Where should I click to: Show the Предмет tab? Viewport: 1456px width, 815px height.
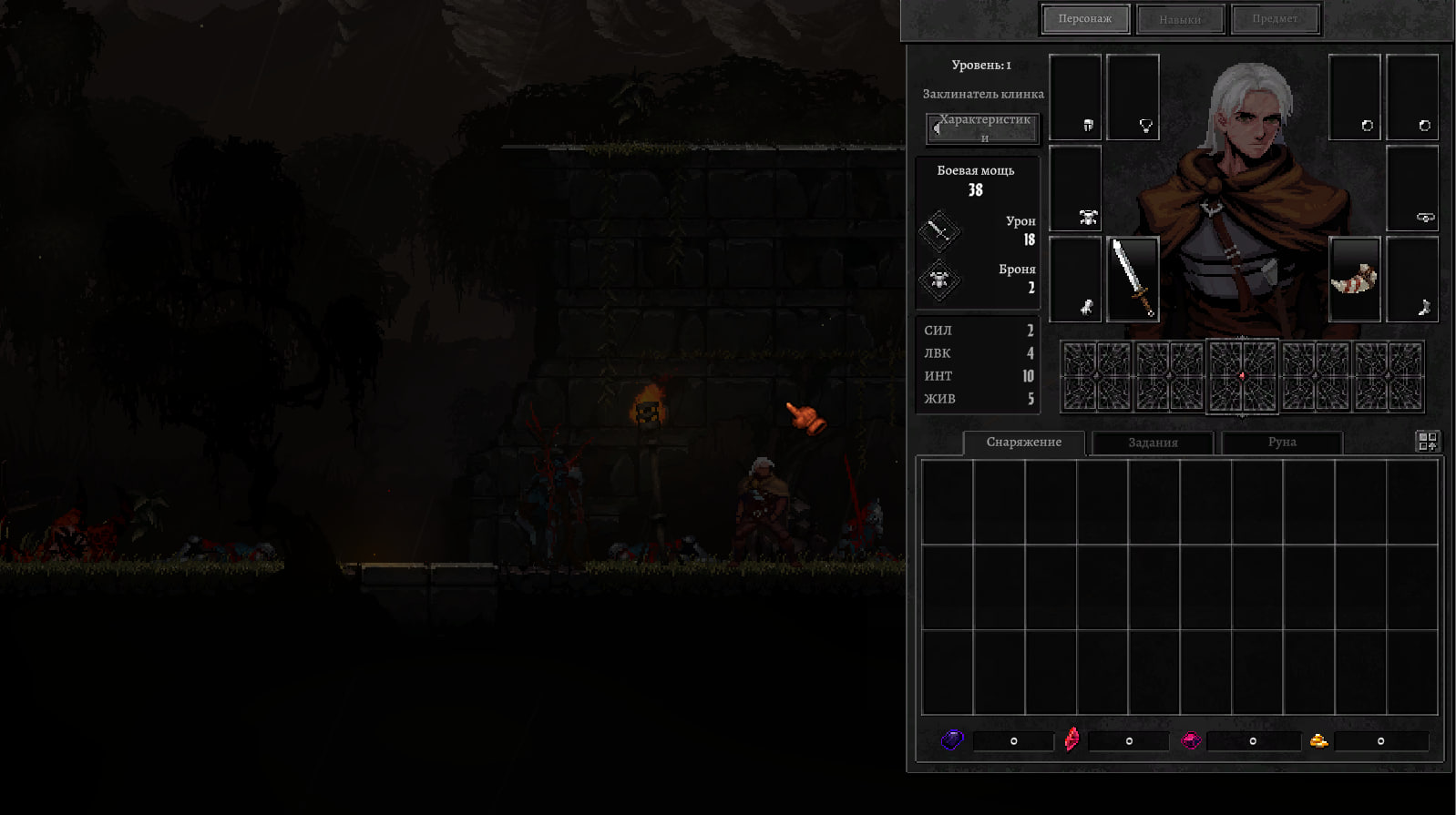point(1275,19)
